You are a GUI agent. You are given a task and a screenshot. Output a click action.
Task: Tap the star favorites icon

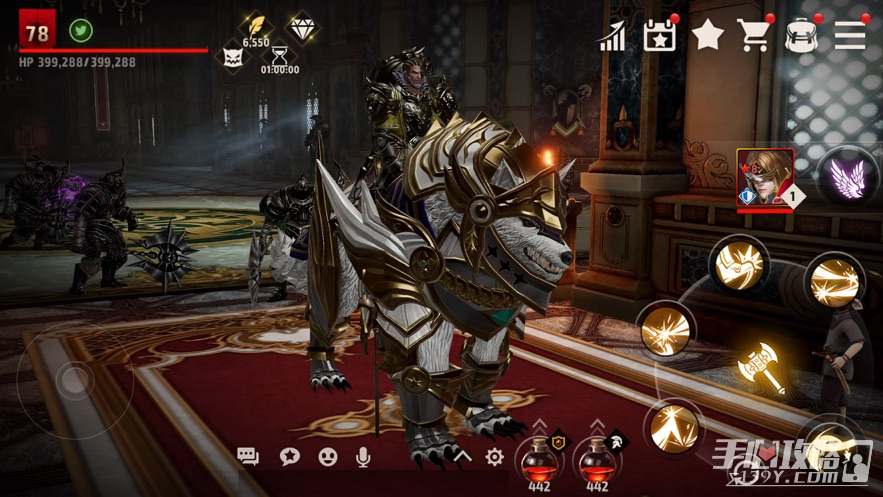tap(708, 36)
